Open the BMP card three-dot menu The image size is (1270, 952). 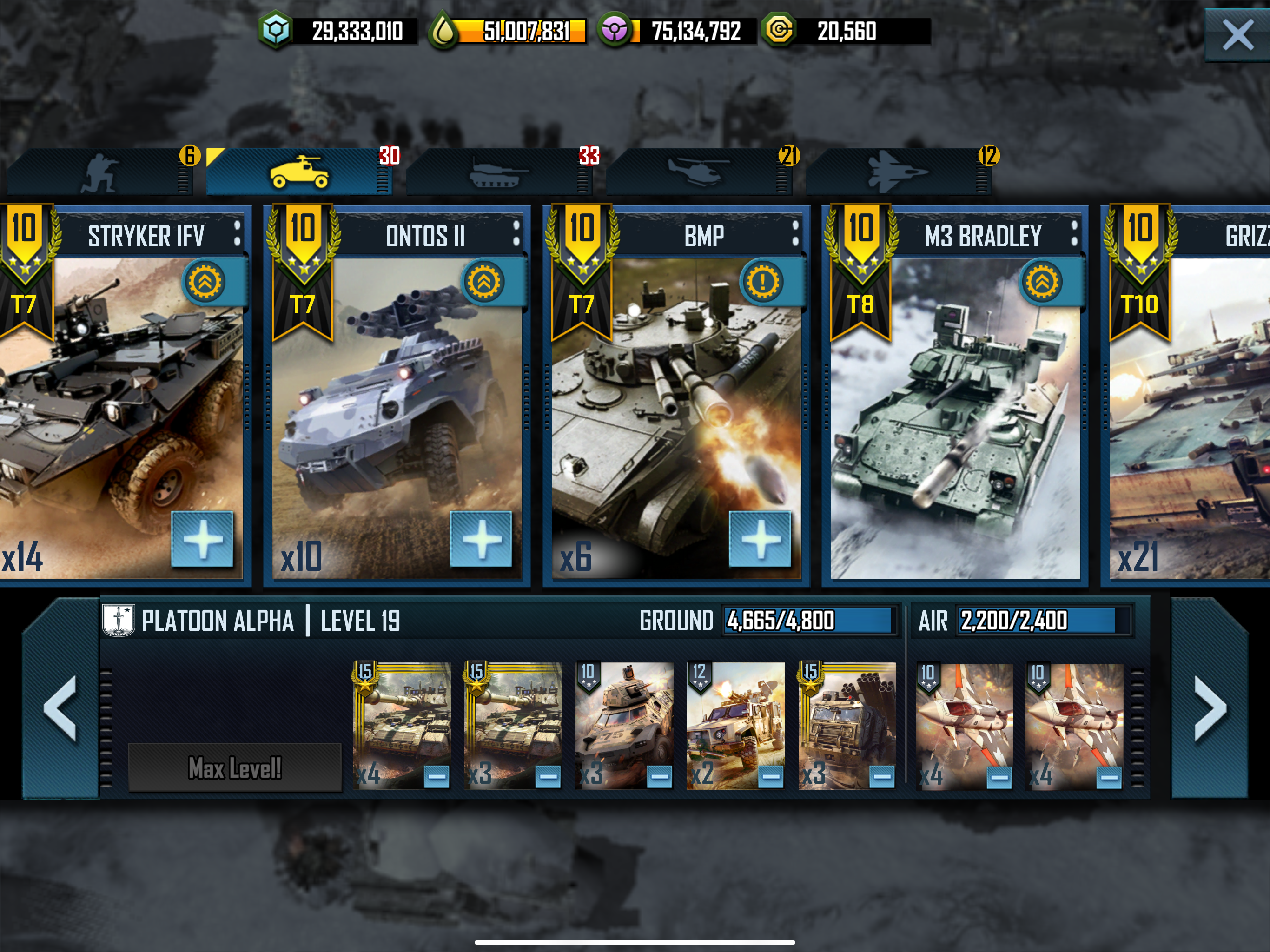pyautogui.click(x=795, y=234)
